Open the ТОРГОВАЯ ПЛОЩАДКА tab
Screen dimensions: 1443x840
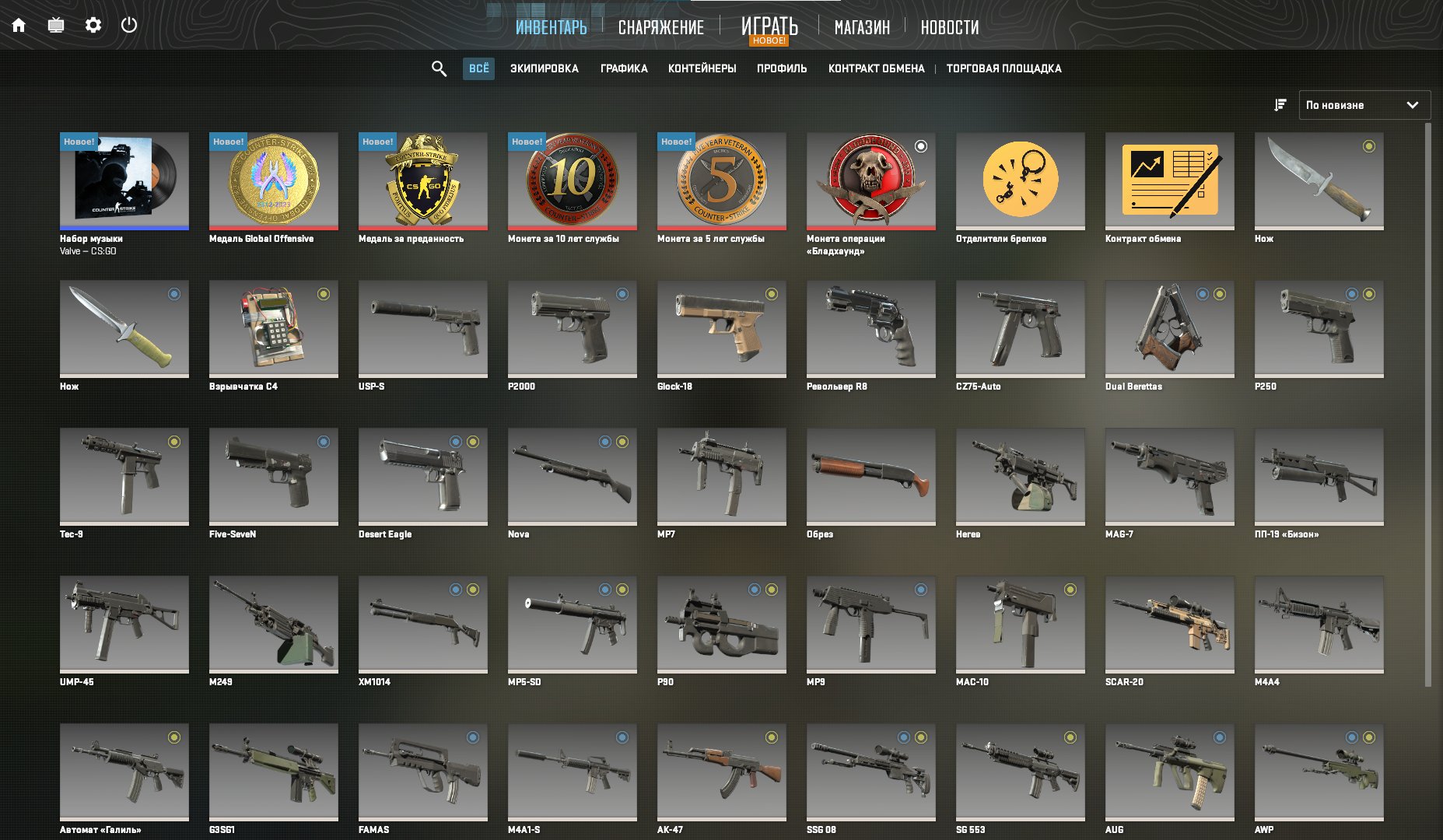tap(1003, 68)
